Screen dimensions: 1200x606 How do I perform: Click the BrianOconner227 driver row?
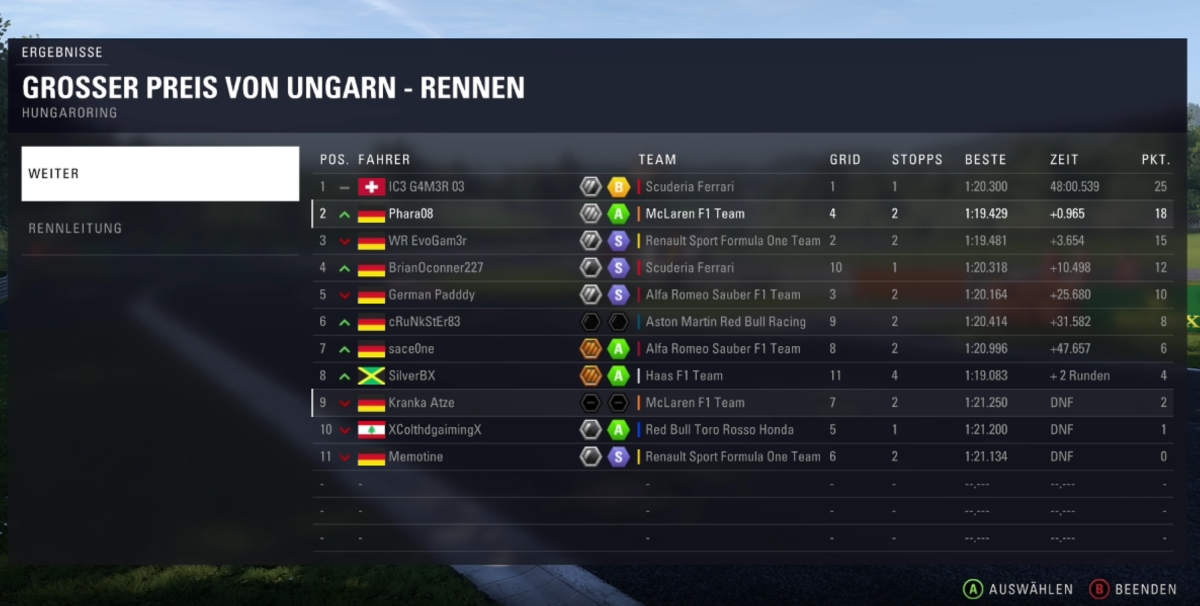click(x=435, y=268)
